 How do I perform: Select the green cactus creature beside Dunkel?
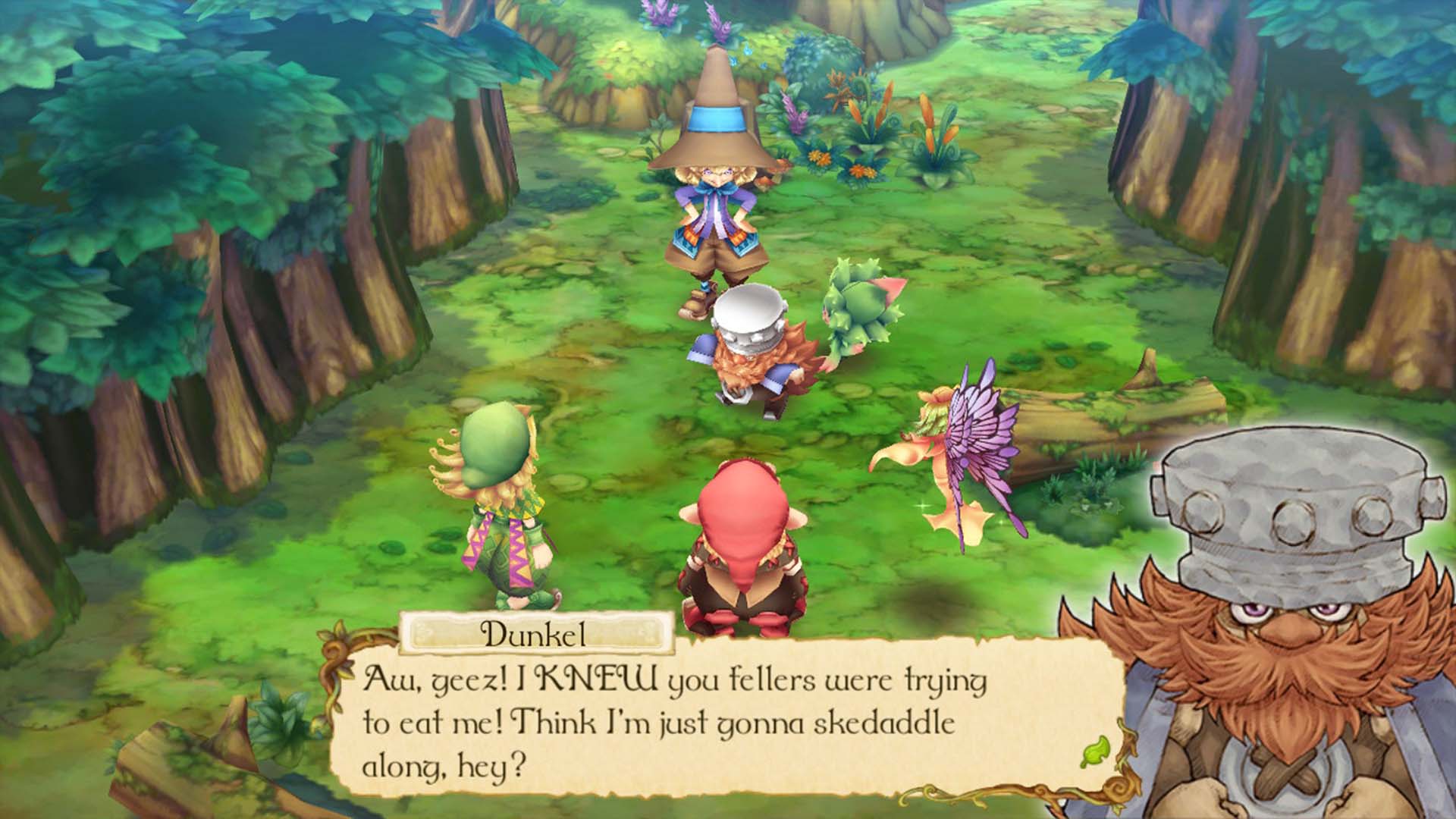coord(857,311)
